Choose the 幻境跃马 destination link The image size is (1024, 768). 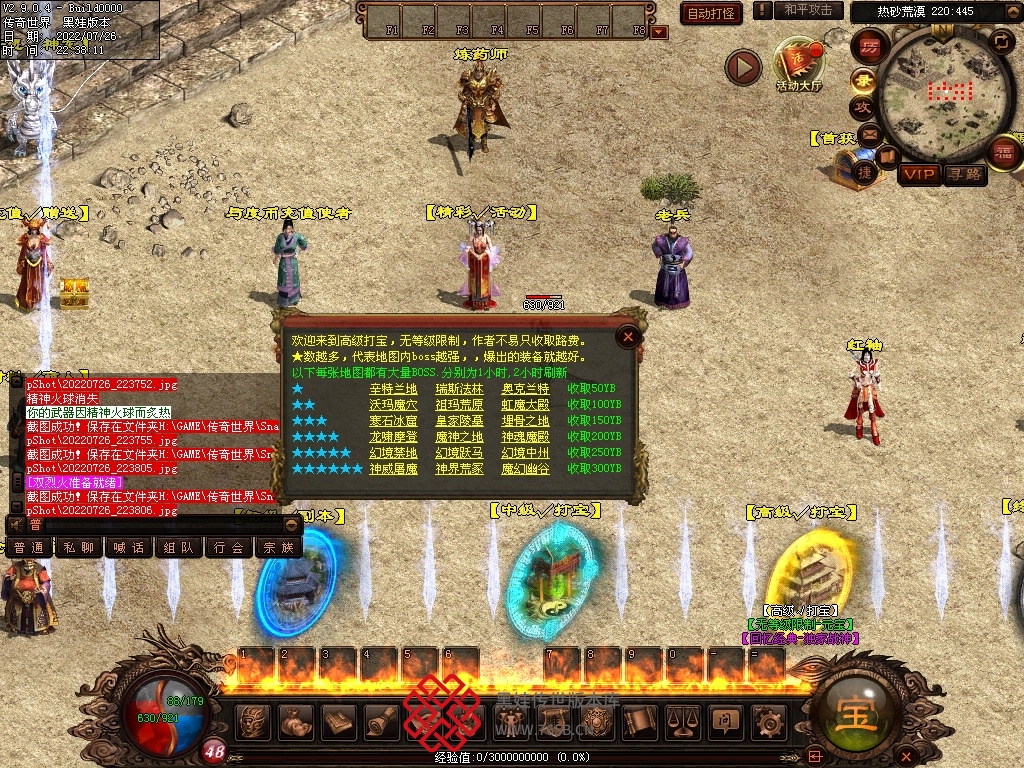pyautogui.click(x=459, y=452)
